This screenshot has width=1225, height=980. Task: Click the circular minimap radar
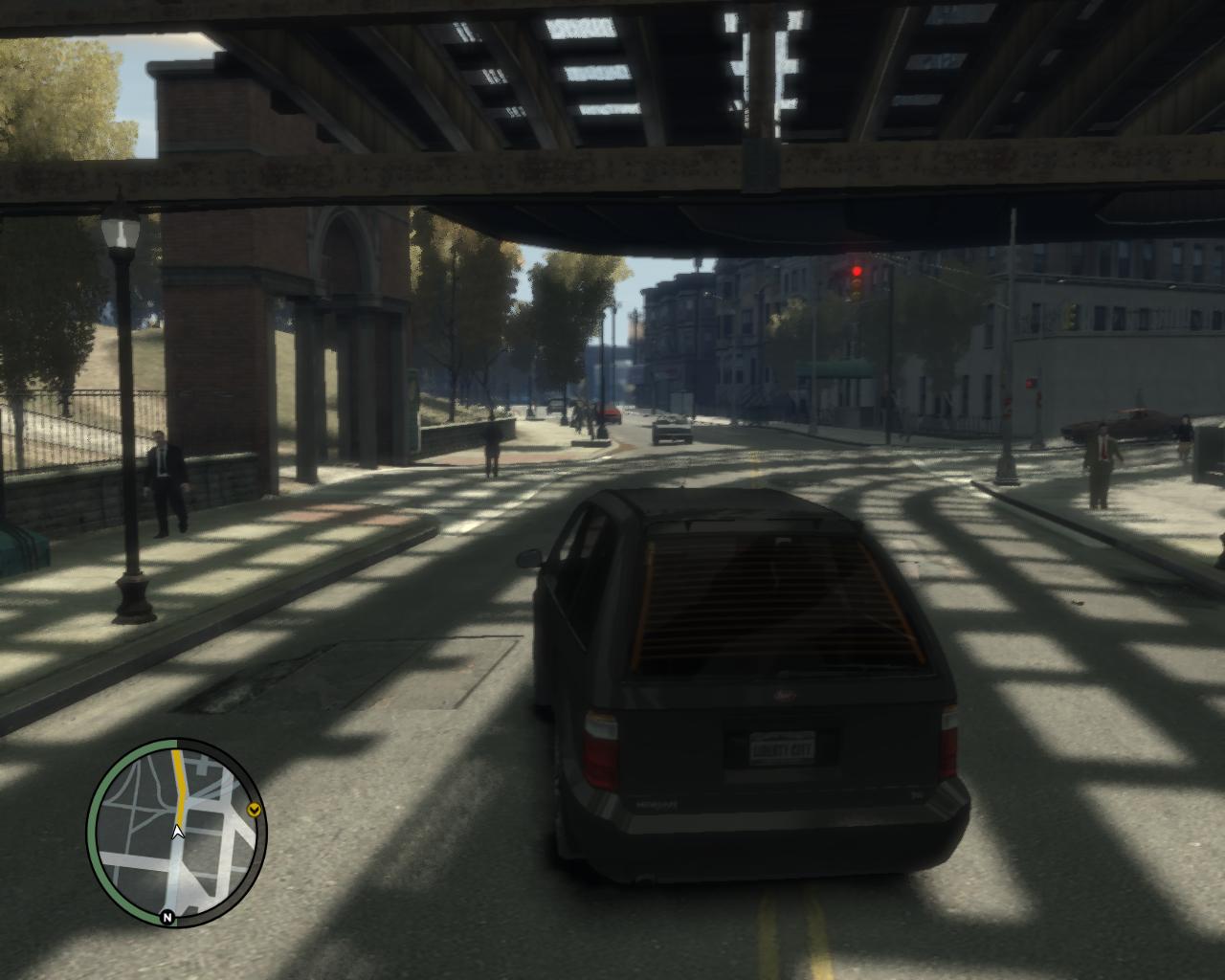(178, 833)
